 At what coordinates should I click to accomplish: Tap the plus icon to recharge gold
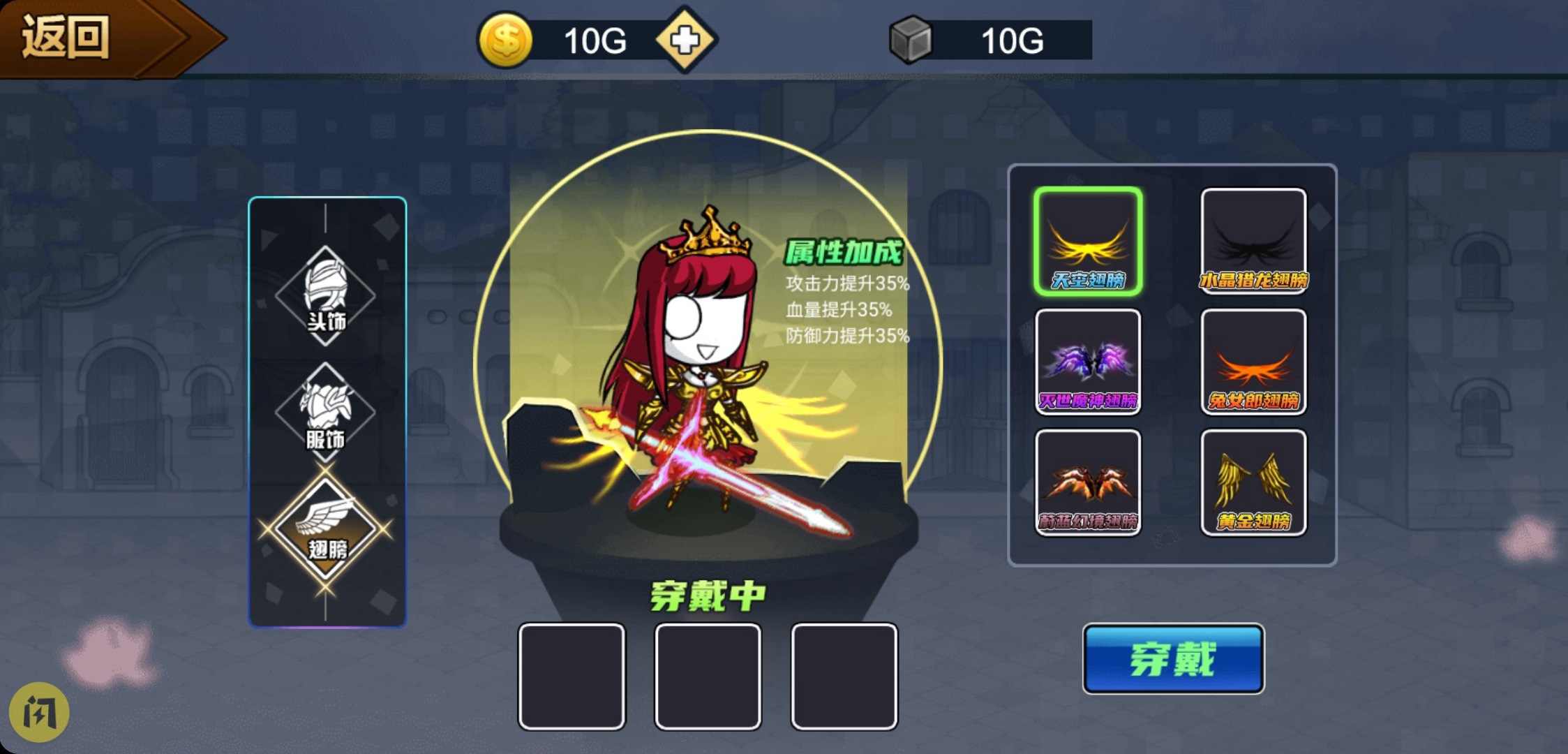click(686, 40)
